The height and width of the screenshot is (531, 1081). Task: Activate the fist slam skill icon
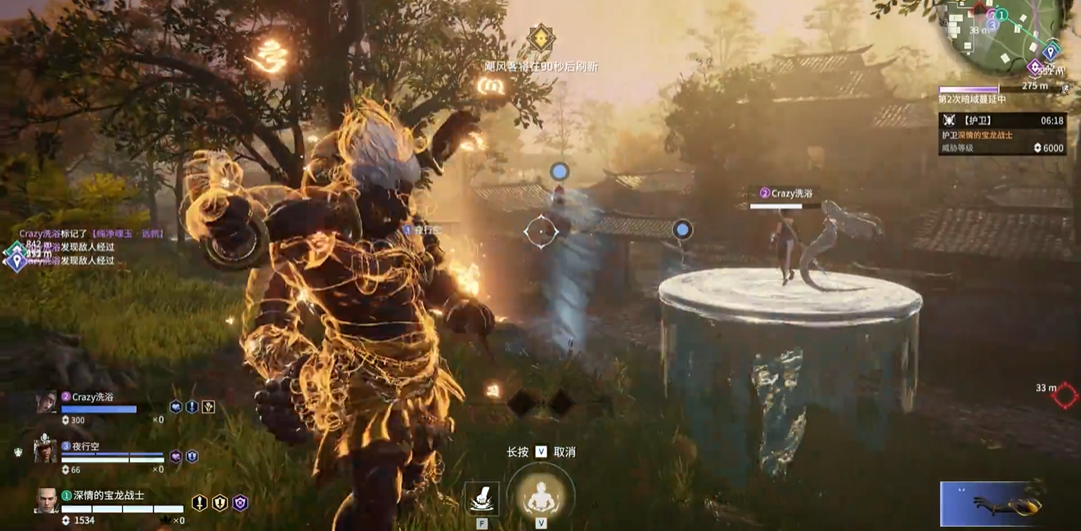tap(482, 498)
